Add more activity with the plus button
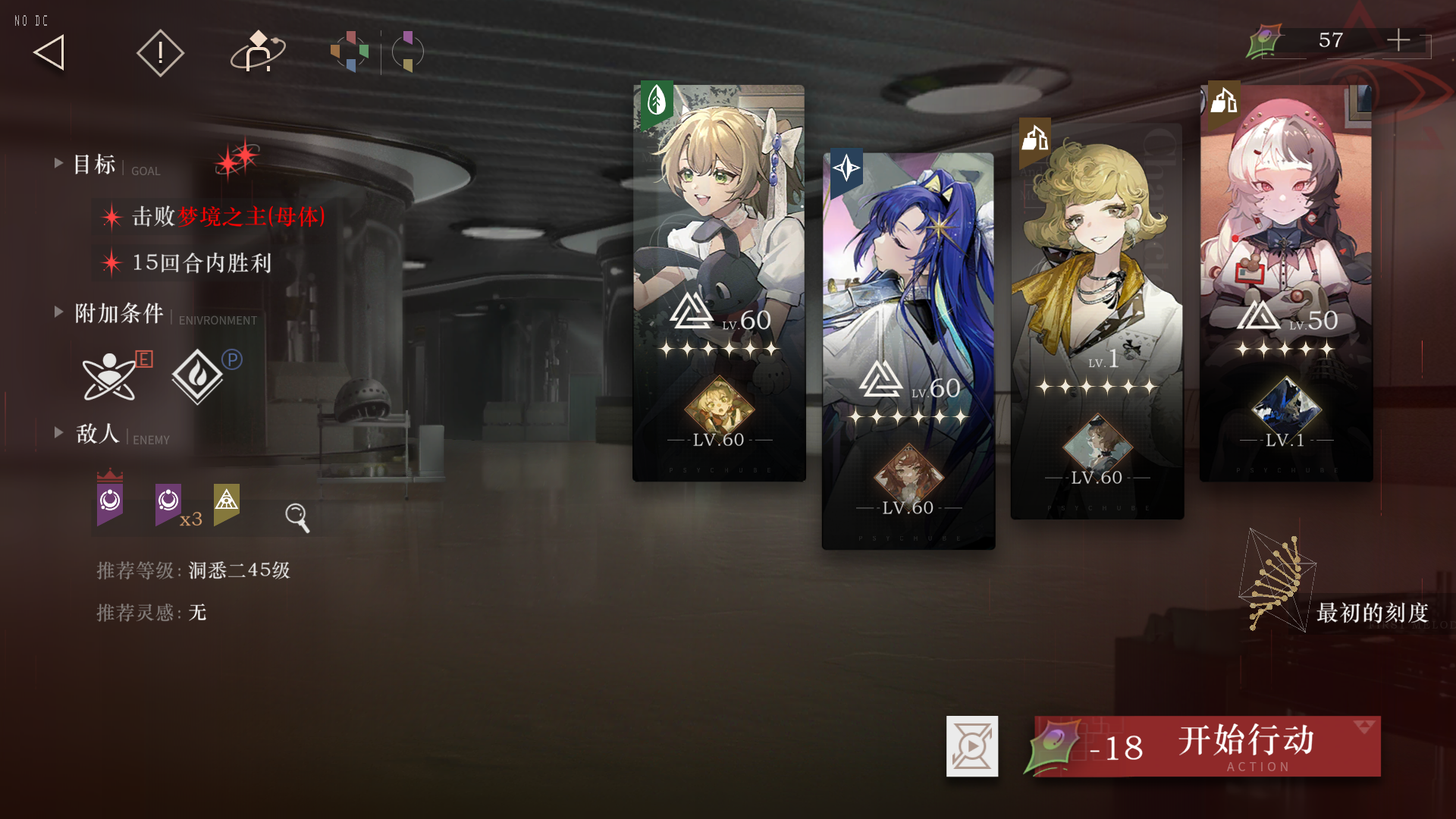1456x819 pixels. coord(1398,40)
